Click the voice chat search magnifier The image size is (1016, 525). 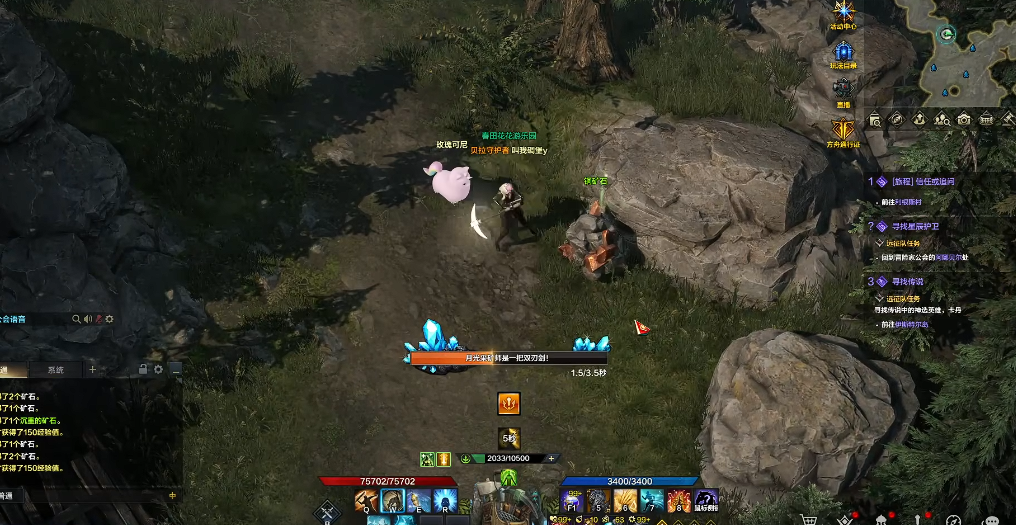[76, 319]
